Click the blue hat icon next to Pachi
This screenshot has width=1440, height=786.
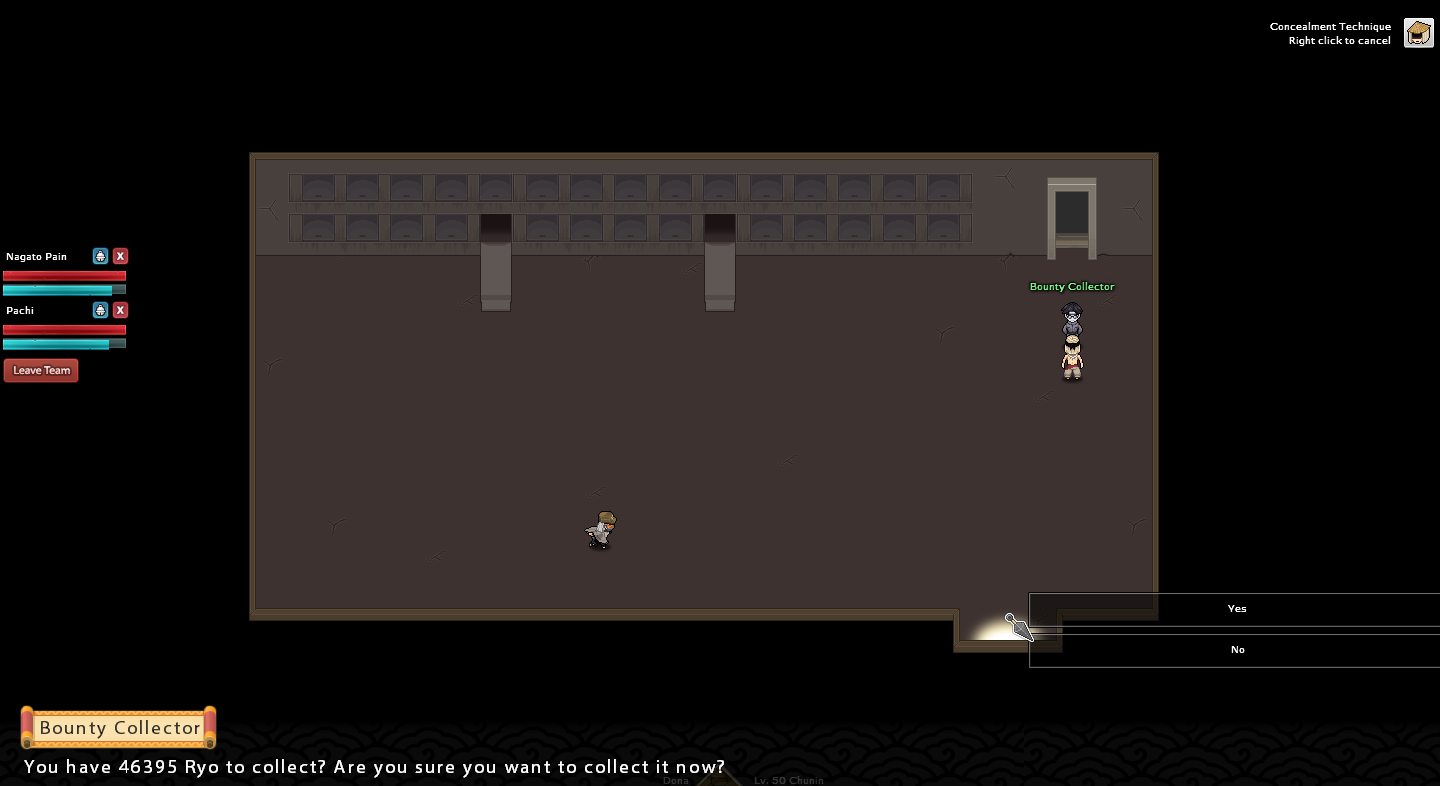point(100,310)
